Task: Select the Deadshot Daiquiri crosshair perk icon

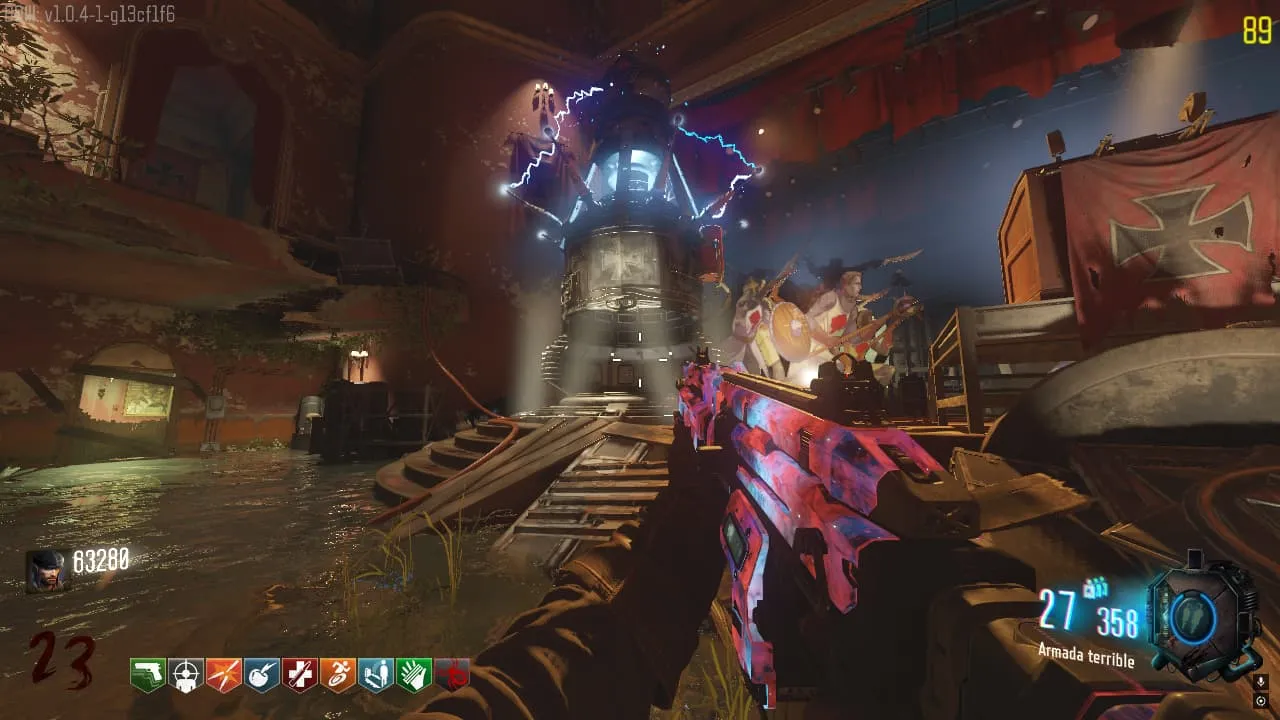Action: (186, 675)
